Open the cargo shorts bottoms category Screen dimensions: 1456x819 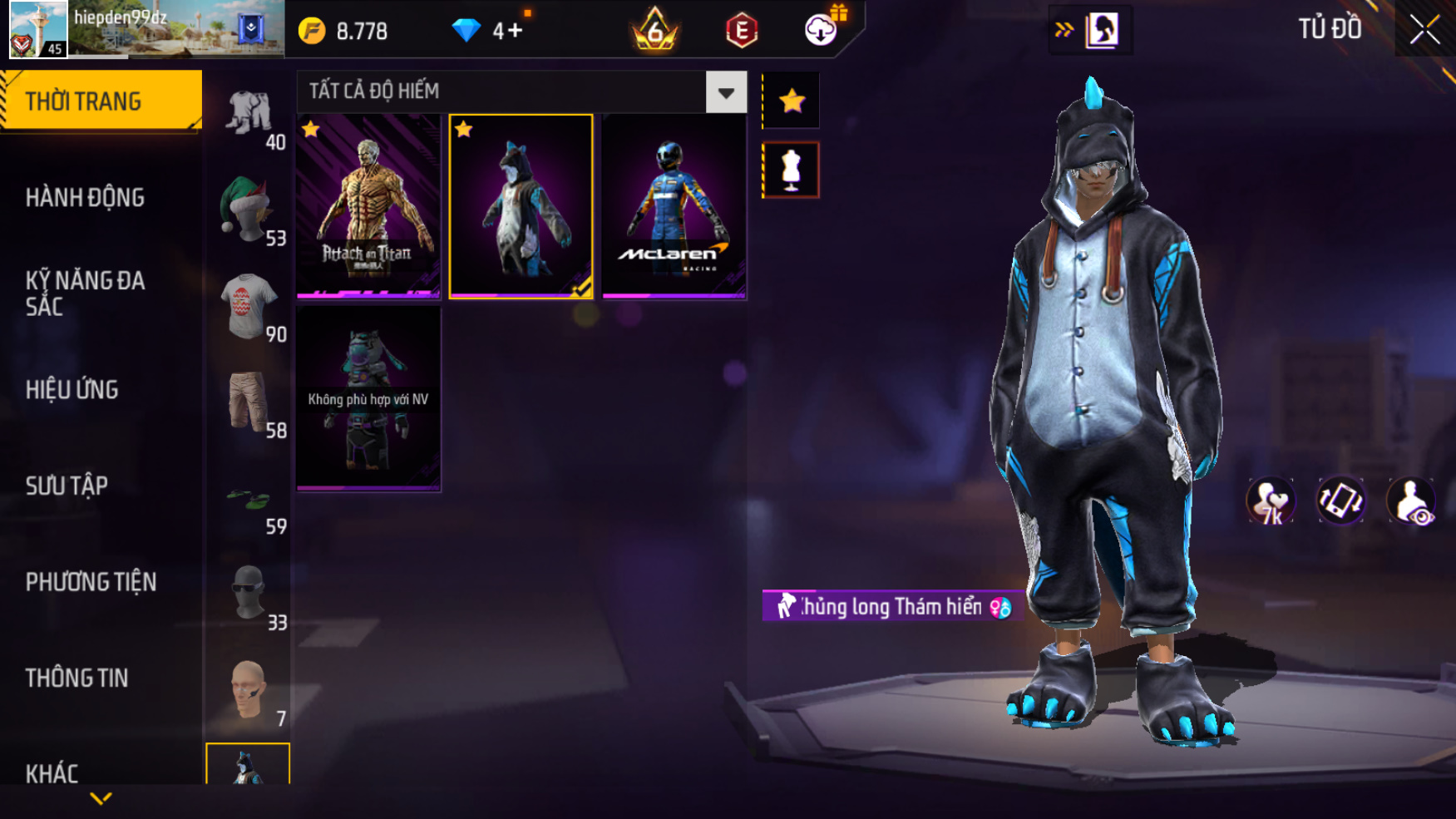tap(247, 402)
